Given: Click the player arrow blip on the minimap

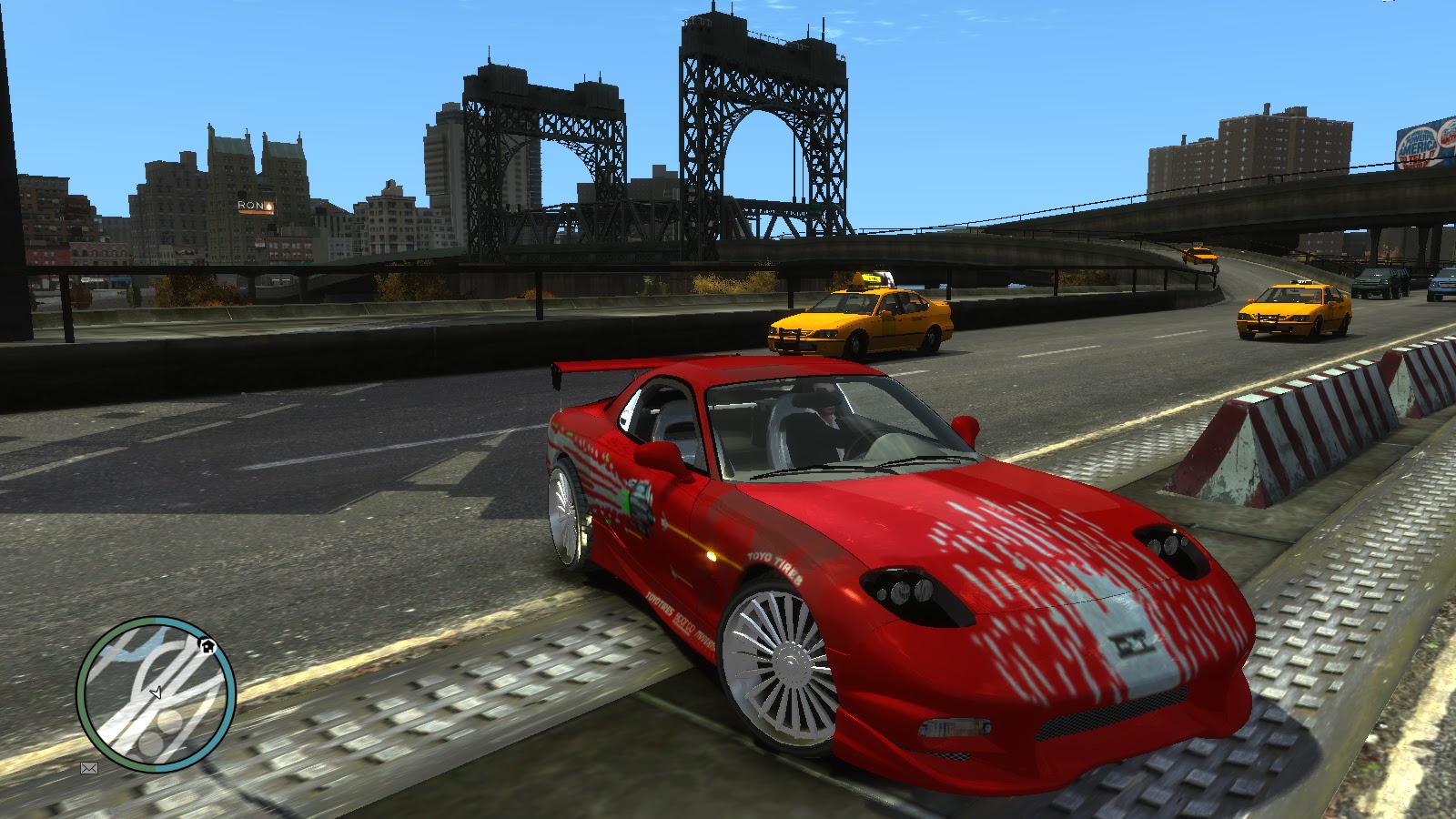Looking at the screenshot, I should coord(157,693).
